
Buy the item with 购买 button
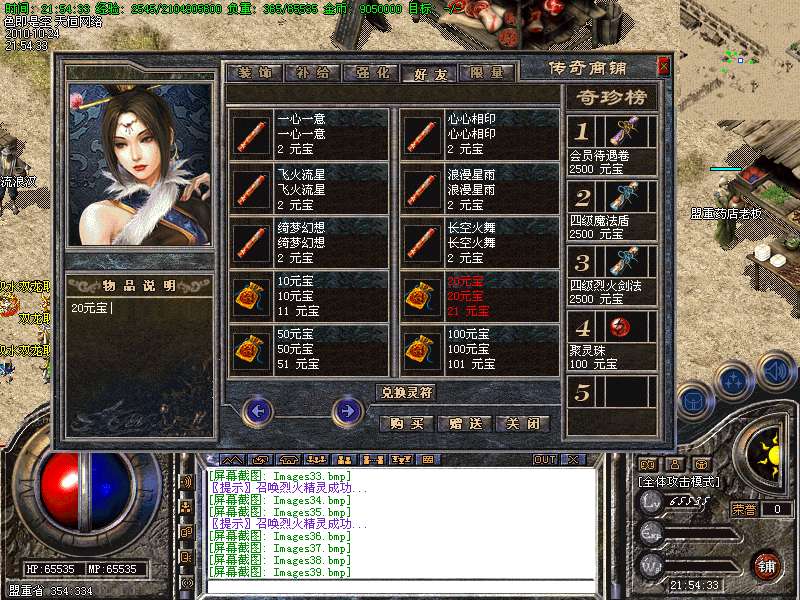(406, 423)
